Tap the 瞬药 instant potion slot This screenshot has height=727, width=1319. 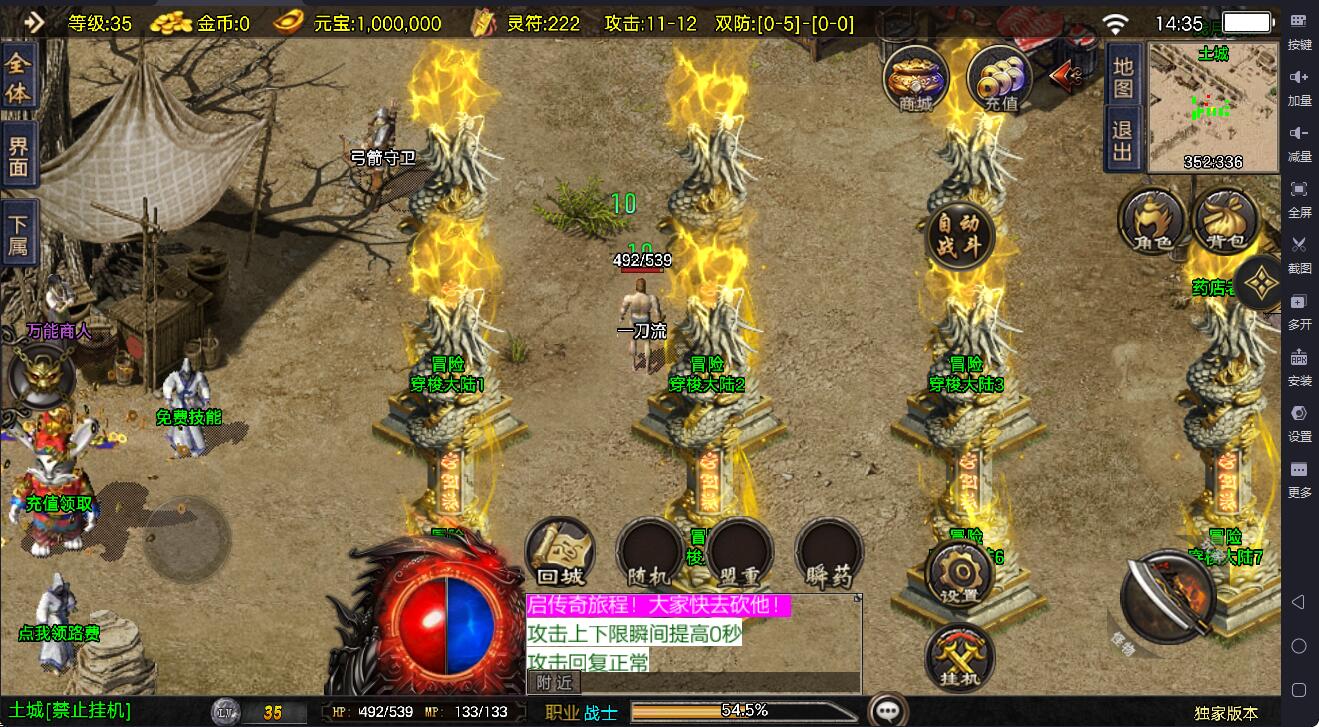pyautogui.click(x=829, y=553)
